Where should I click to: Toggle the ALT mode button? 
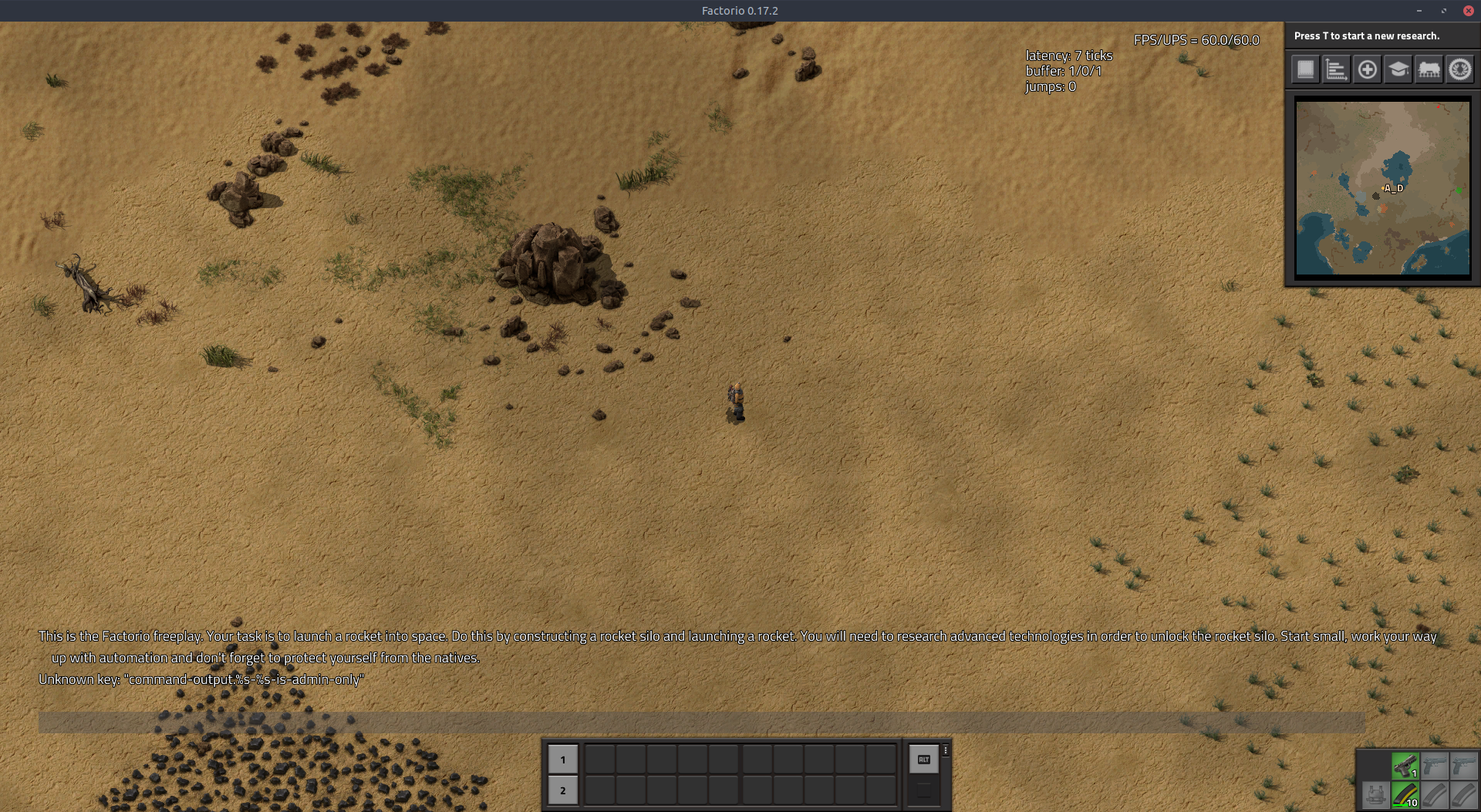(923, 760)
